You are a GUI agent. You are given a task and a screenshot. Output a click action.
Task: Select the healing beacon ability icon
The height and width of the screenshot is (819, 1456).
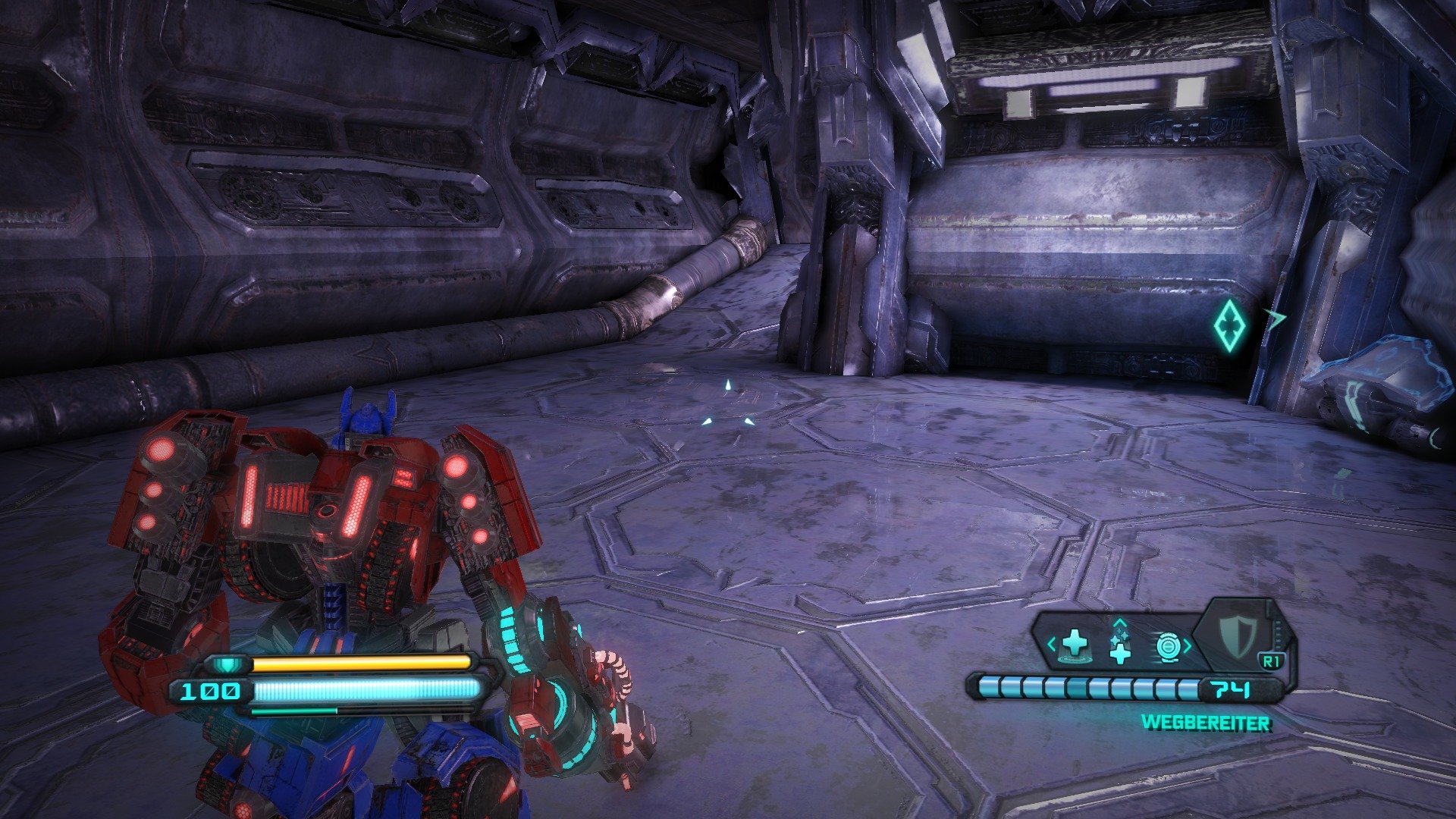1075,645
